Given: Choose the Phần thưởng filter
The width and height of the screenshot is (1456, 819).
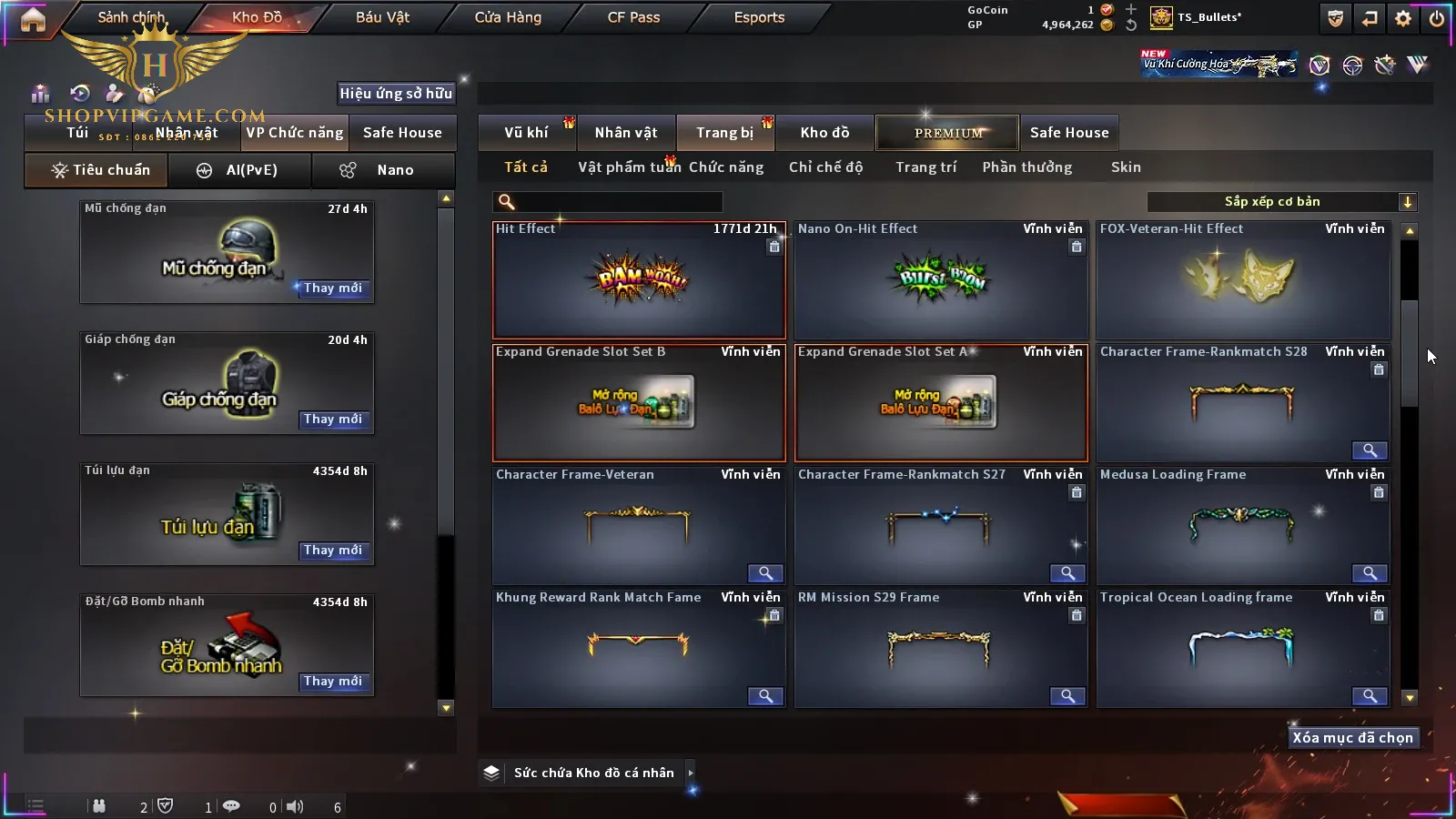Looking at the screenshot, I should 1026,167.
